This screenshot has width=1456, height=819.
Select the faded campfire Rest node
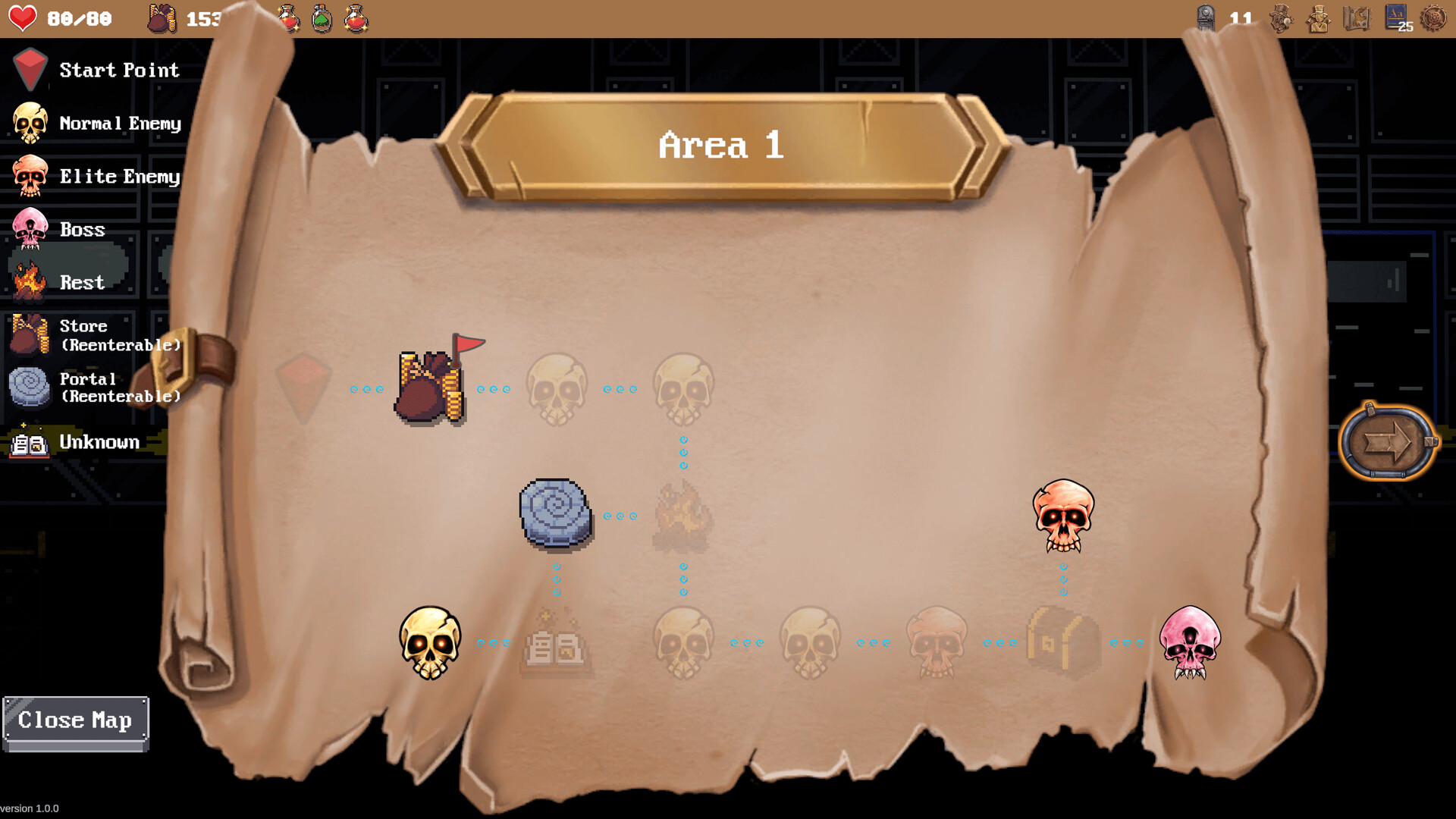tap(682, 514)
